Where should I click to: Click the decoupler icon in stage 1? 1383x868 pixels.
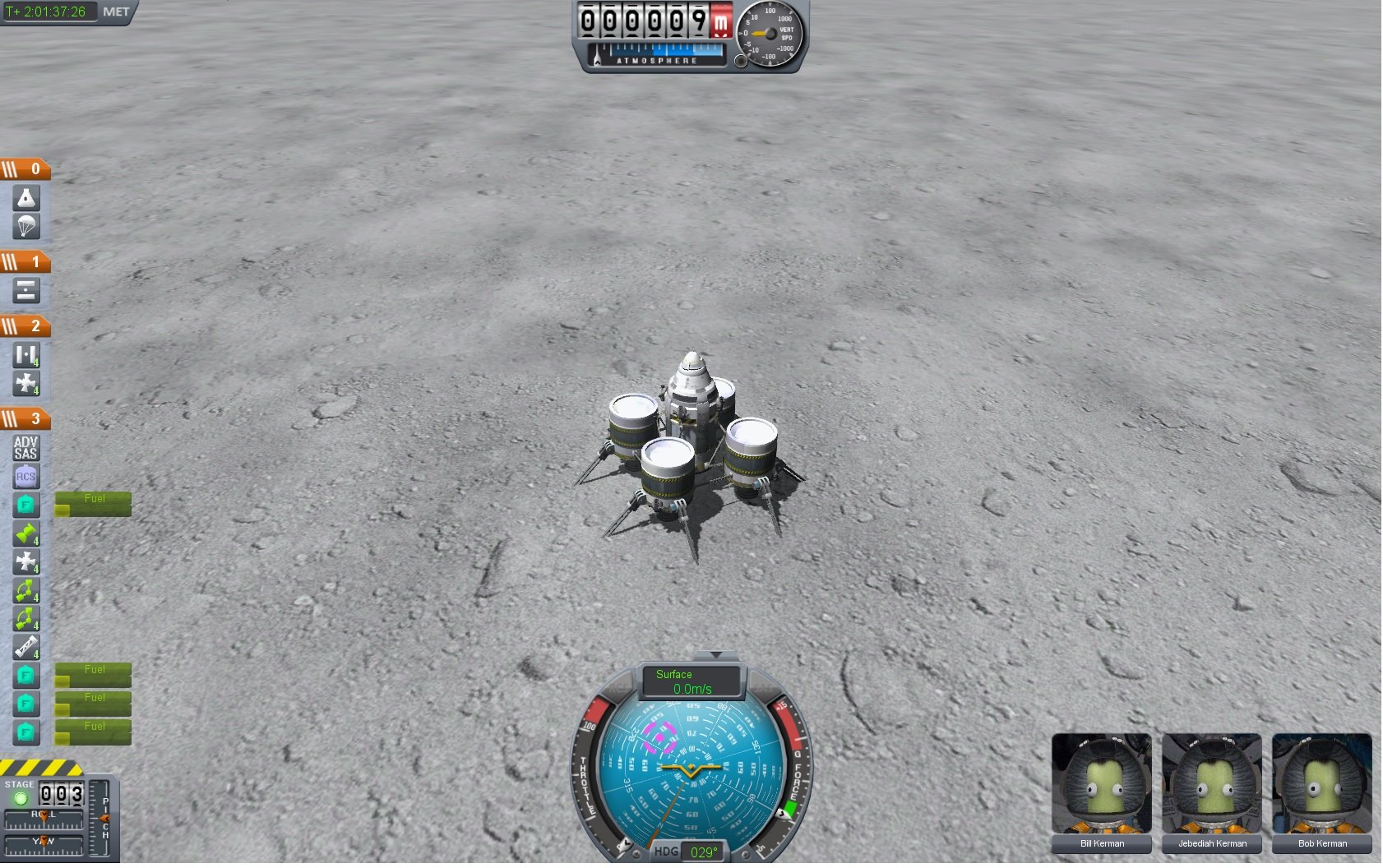click(x=26, y=290)
